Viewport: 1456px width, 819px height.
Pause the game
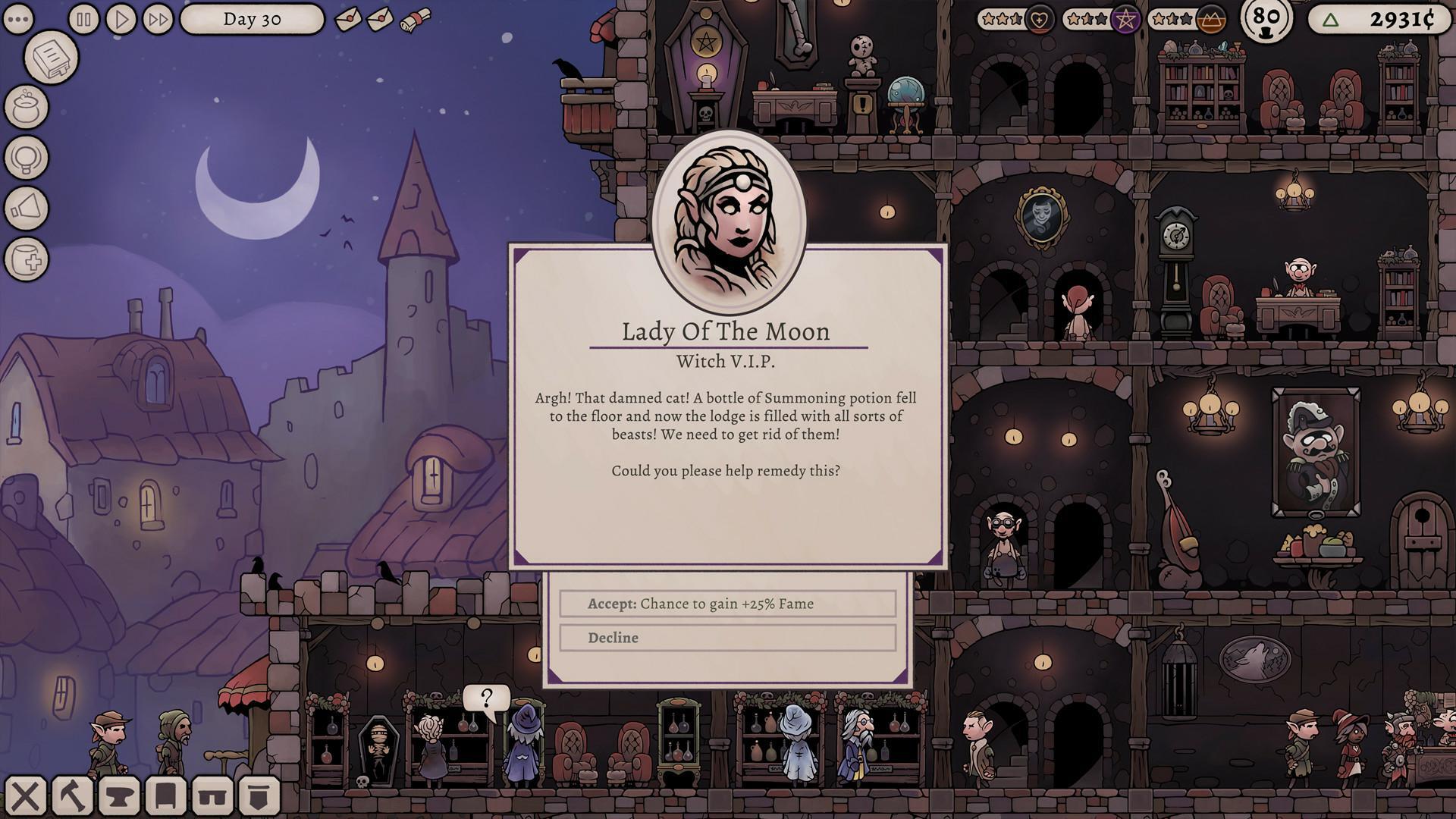click(83, 19)
